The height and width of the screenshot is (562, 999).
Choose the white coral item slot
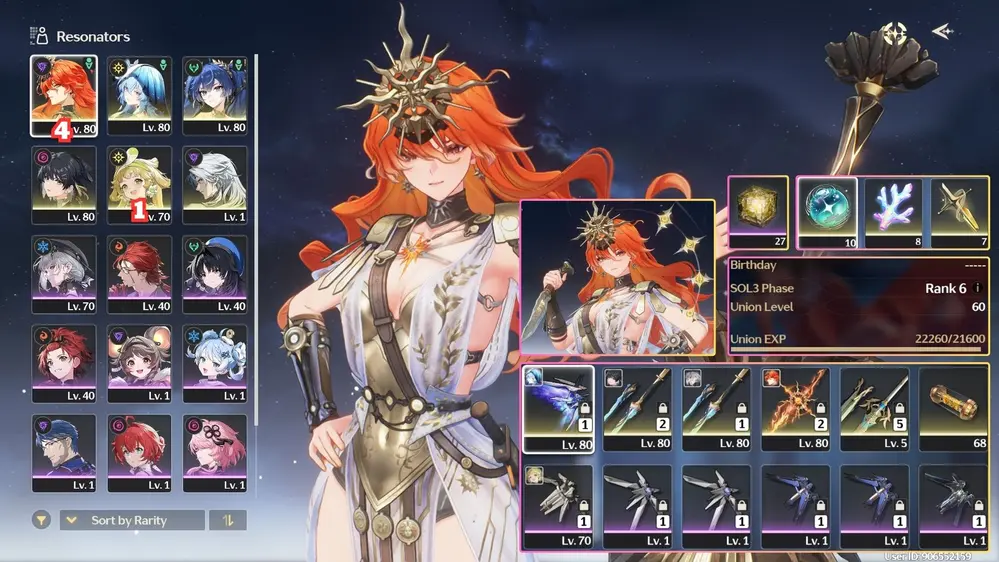click(x=893, y=212)
